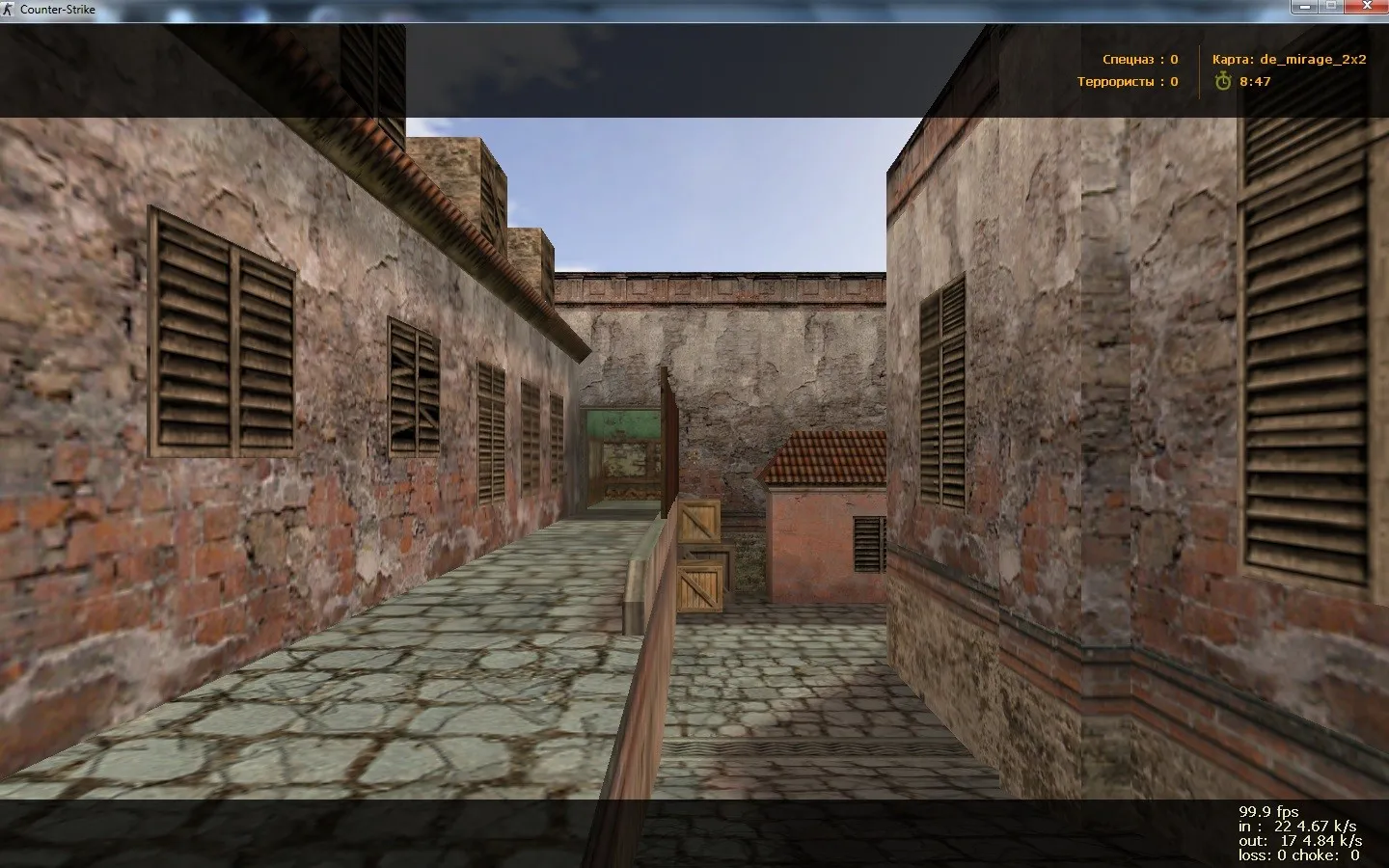The width and height of the screenshot is (1389, 868).
Task: Click the Counter-Strike title bar text
Action: [60, 9]
